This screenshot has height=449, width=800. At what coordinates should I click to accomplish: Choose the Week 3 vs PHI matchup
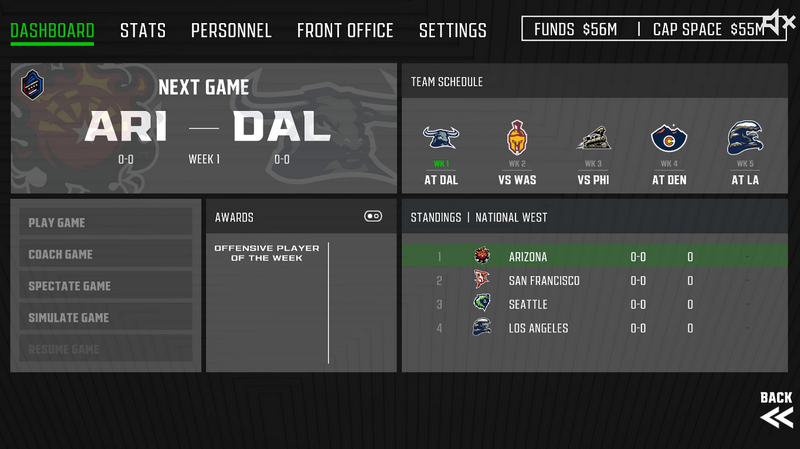pos(593,157)
